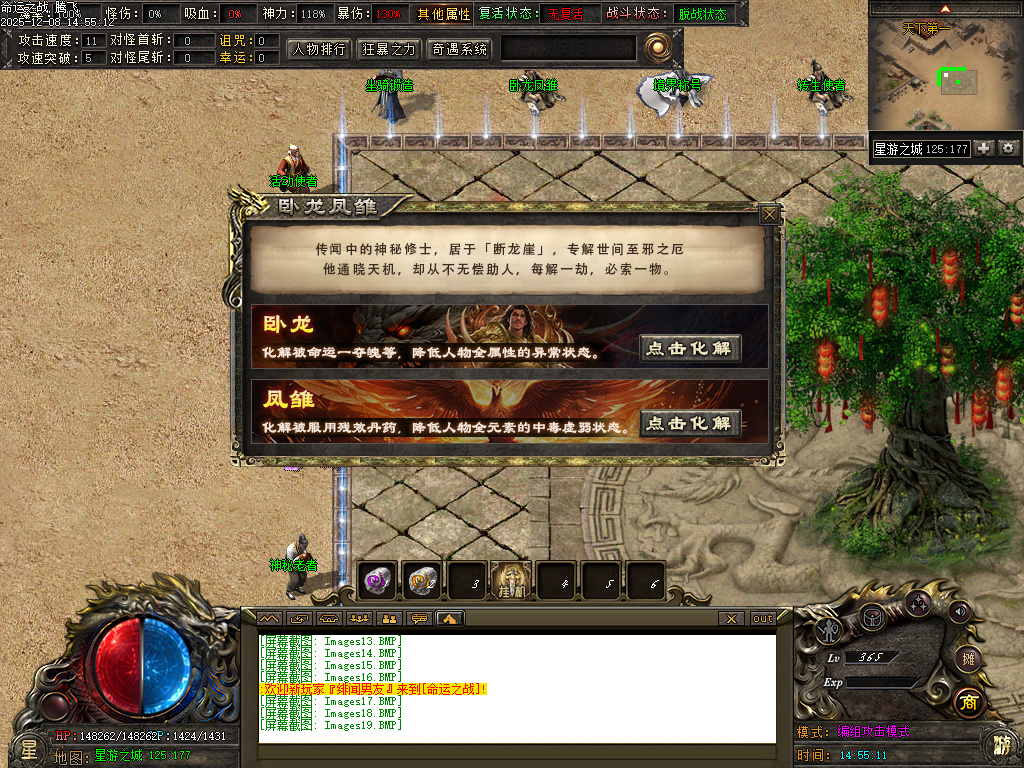
Task: Open the character figure icon panel
Action: (828, 630)
